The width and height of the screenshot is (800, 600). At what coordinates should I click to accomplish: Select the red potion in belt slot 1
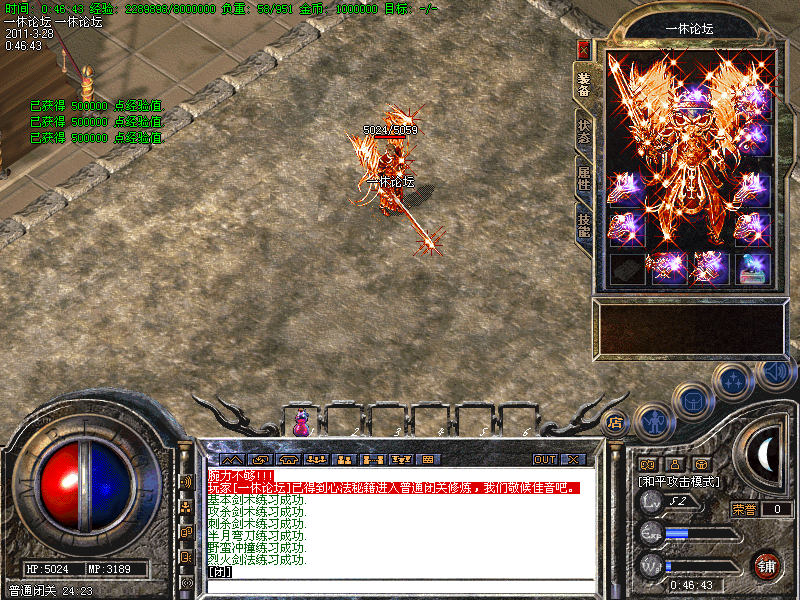[300, 423]
